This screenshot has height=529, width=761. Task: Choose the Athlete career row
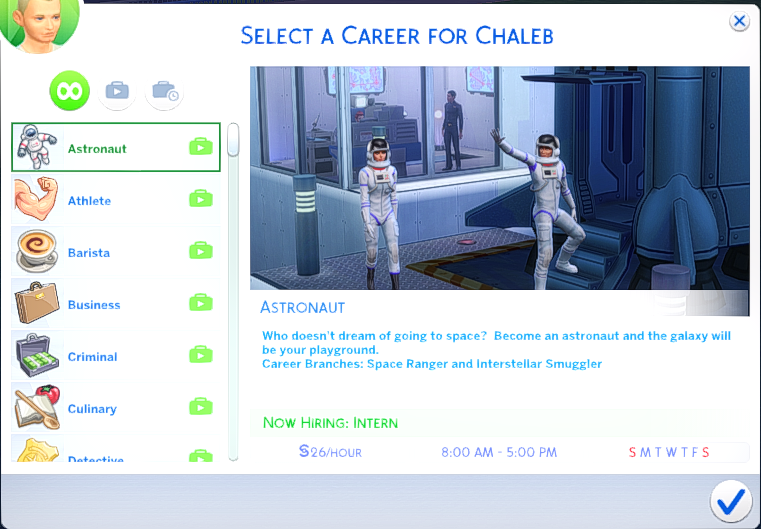click(115, 200)
